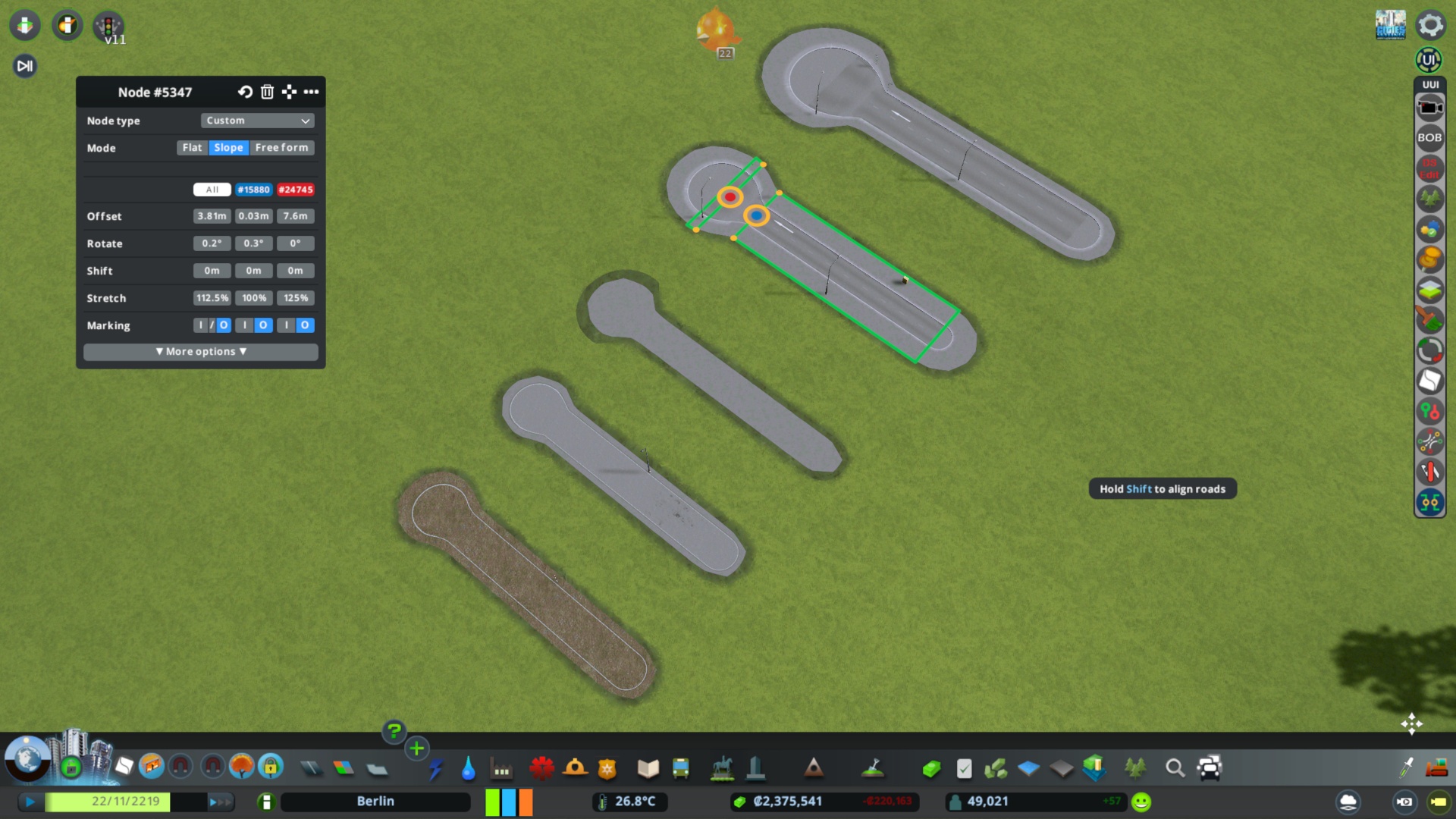Image resolution: width=1456 pixels, height=819 pixels.
Task: Open the Public Transport menu
Action: pyautogui.click(x=679, y=768)
